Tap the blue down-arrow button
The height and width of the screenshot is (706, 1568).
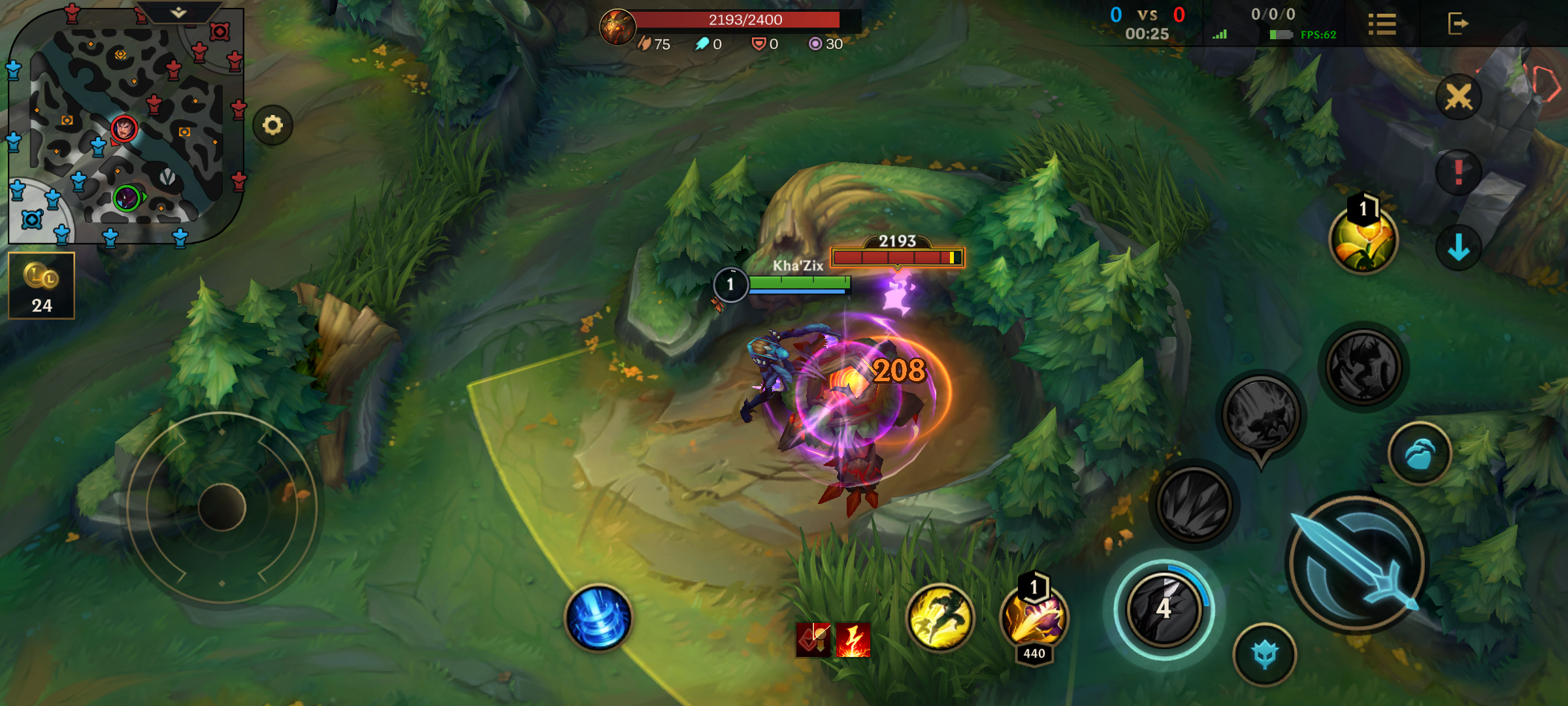[1458, 248]
